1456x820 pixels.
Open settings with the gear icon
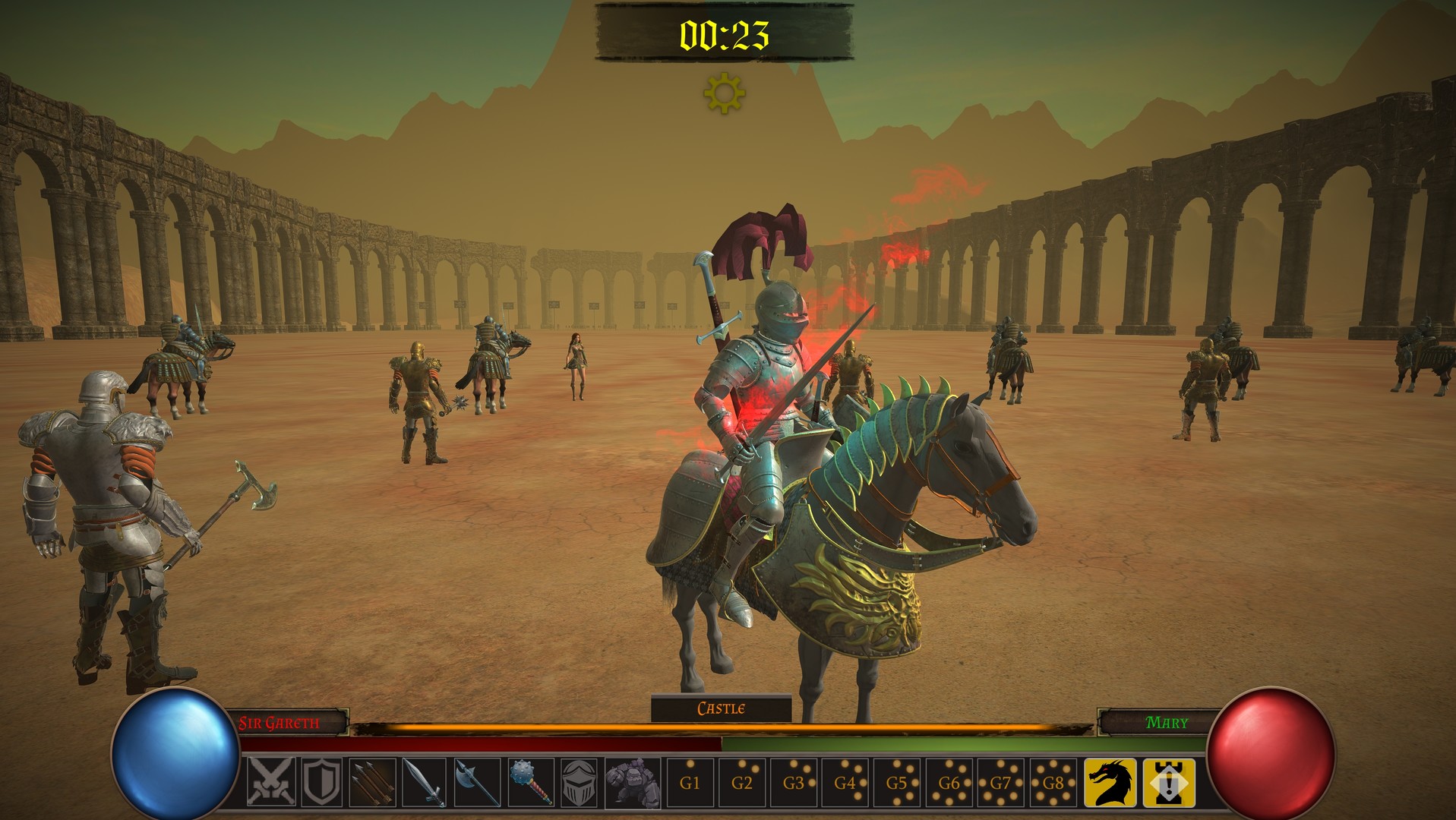tap(724, 93)
